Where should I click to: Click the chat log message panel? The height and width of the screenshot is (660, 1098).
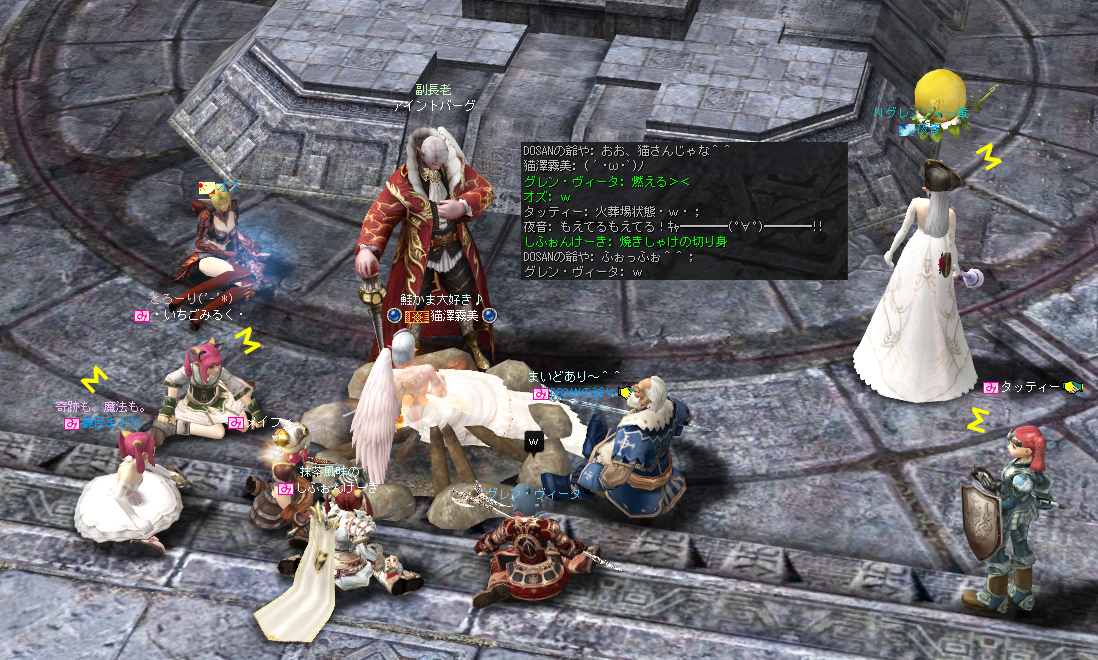pos(684,211)
